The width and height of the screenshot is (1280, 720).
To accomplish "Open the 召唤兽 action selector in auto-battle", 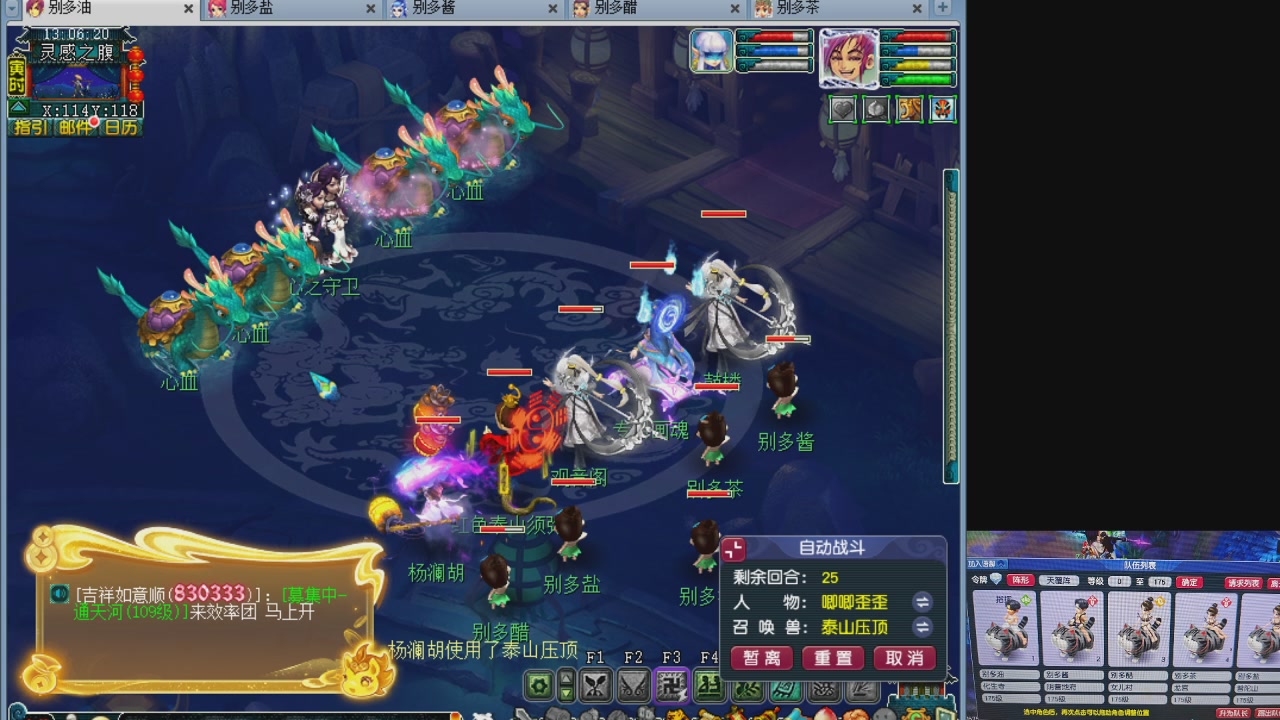I will tap(923, 625).
